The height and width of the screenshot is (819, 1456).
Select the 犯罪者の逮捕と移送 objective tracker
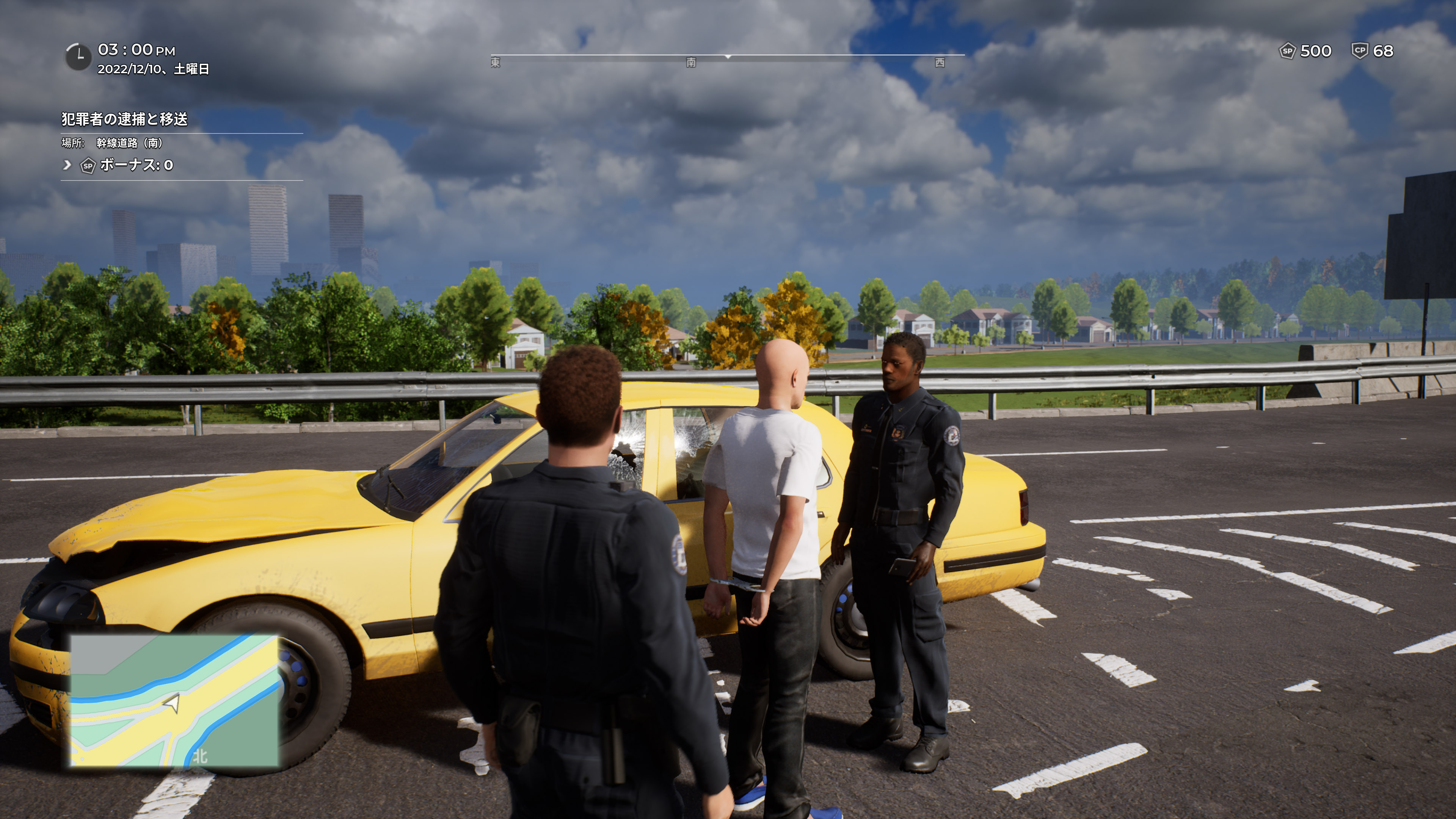pos(124,119)
